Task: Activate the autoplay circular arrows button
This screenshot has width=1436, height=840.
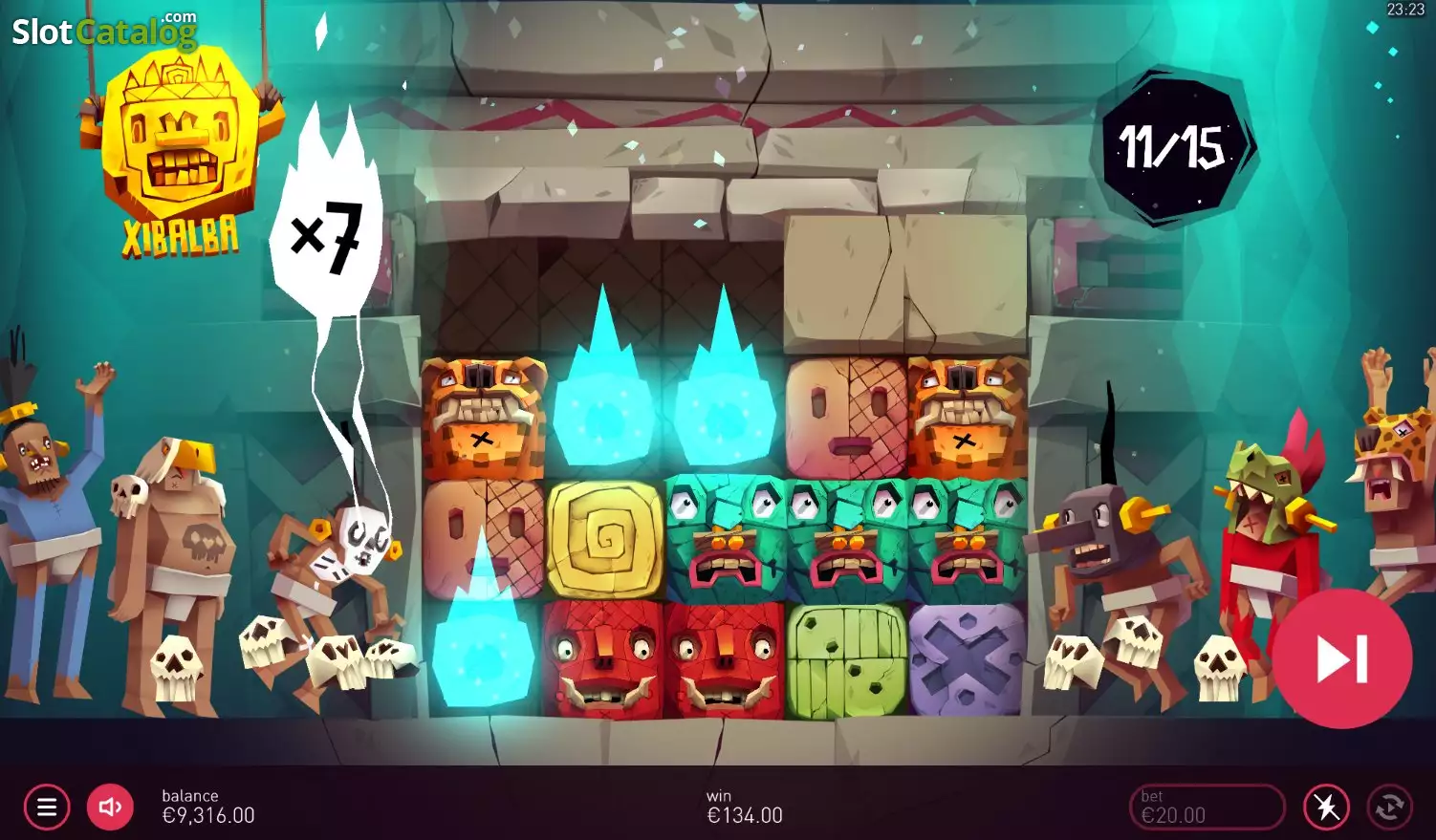Action: (x=1389, y=808)
